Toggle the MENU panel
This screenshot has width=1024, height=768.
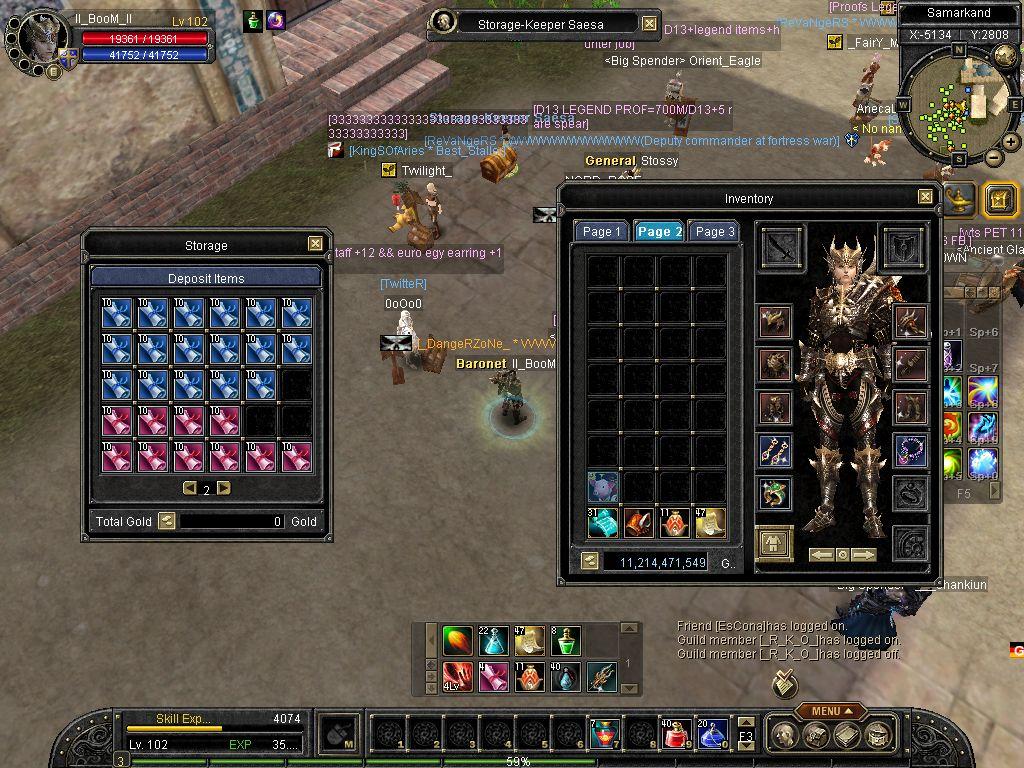pyautogui.click(x=831, y=711)
